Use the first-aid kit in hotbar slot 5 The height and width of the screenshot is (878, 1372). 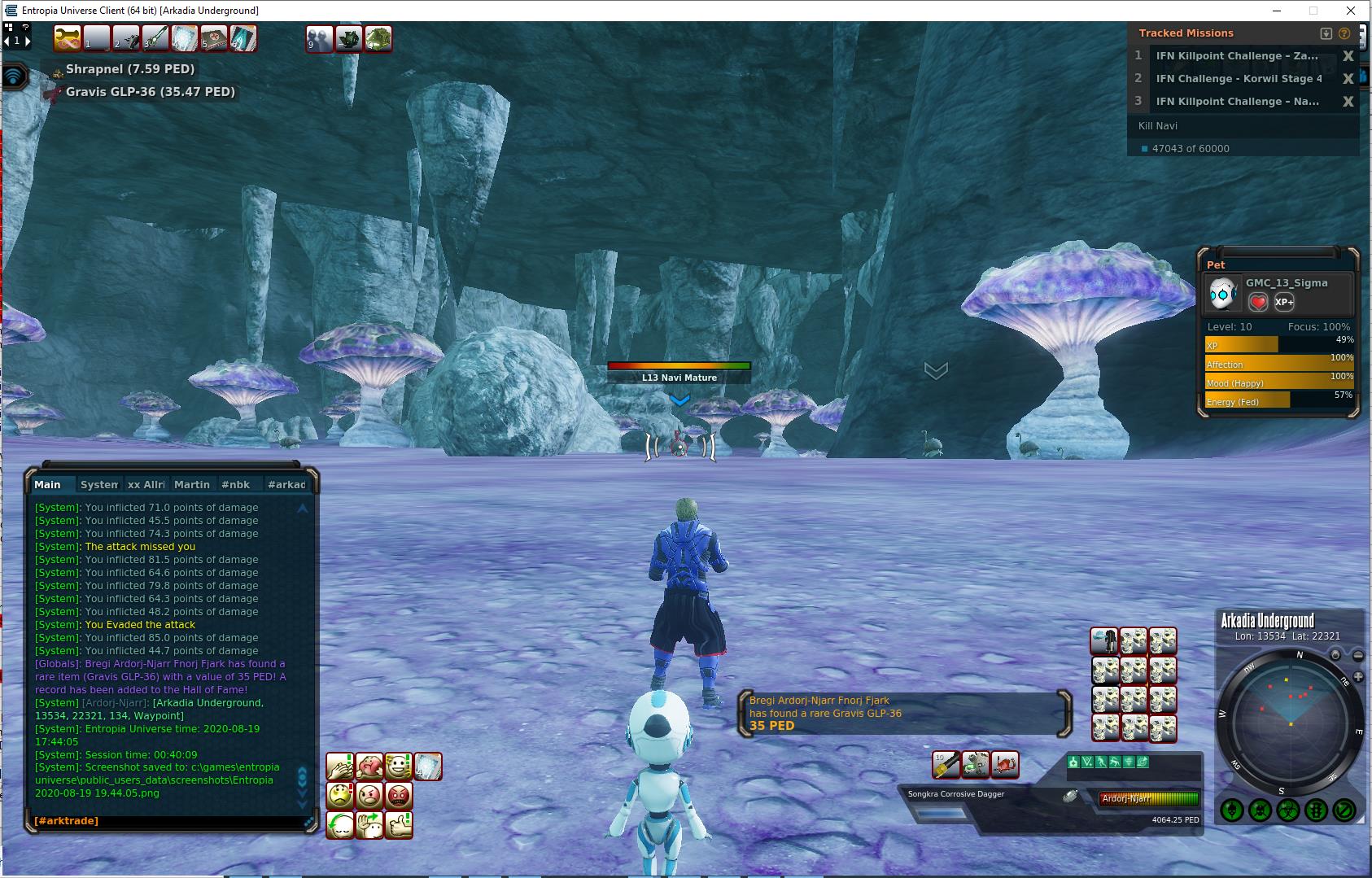coord(214,38)
